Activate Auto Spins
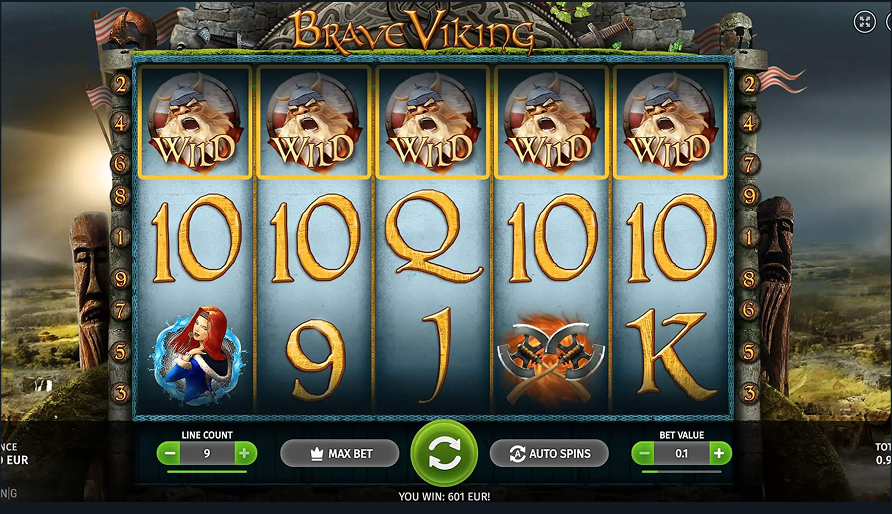The image size is (892, 514). [549, 454]
